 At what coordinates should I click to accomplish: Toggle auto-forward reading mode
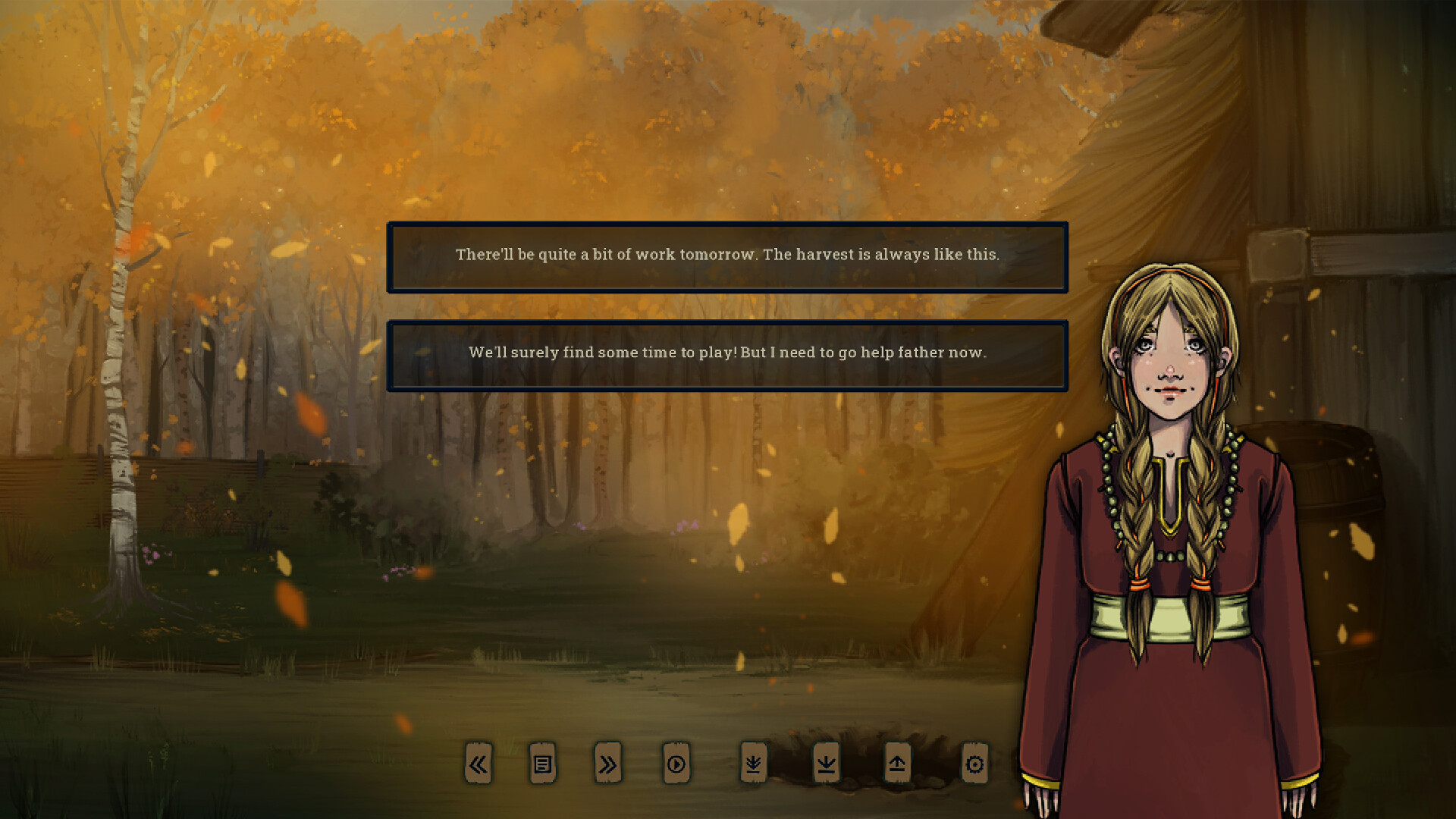677,765
